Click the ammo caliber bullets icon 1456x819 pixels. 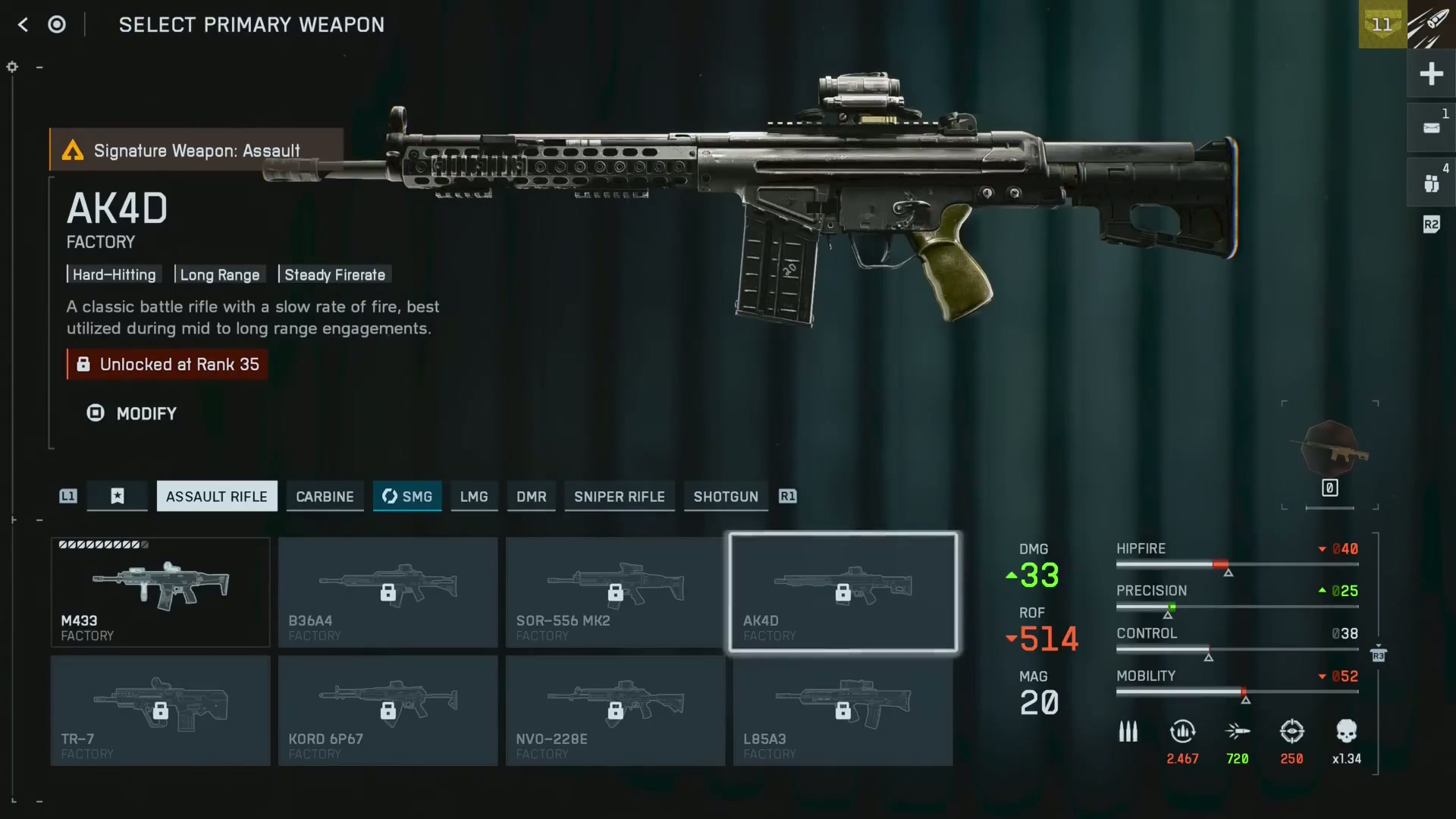pyautogui.click(x=1128, y=732)
